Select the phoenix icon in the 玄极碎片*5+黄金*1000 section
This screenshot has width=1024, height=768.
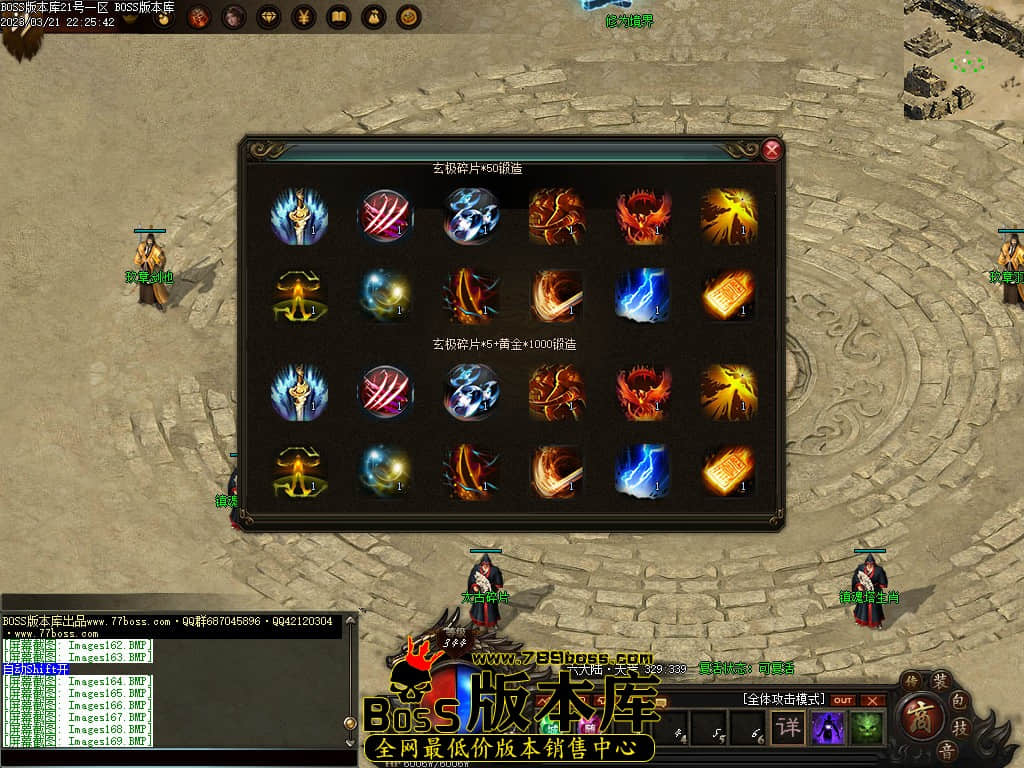pos(642,391)
